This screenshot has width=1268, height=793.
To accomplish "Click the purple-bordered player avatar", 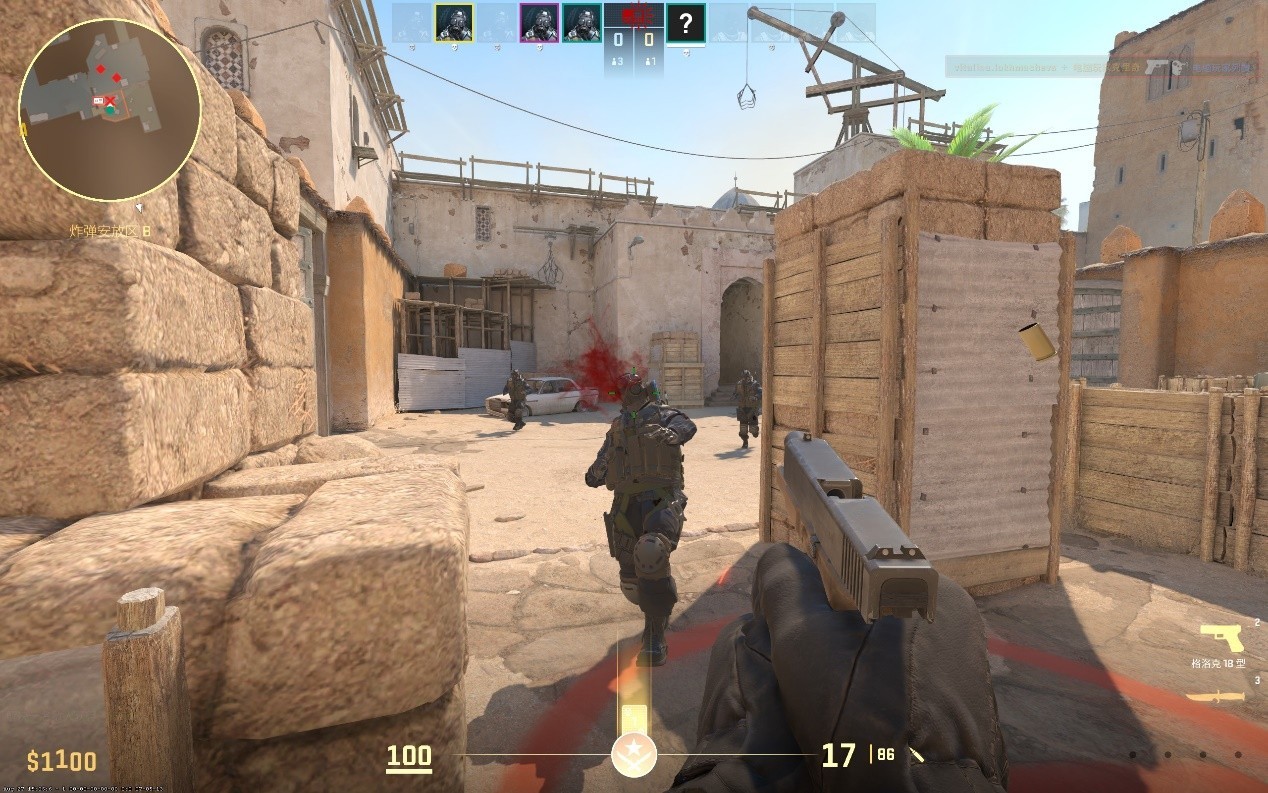I will 540,23.
